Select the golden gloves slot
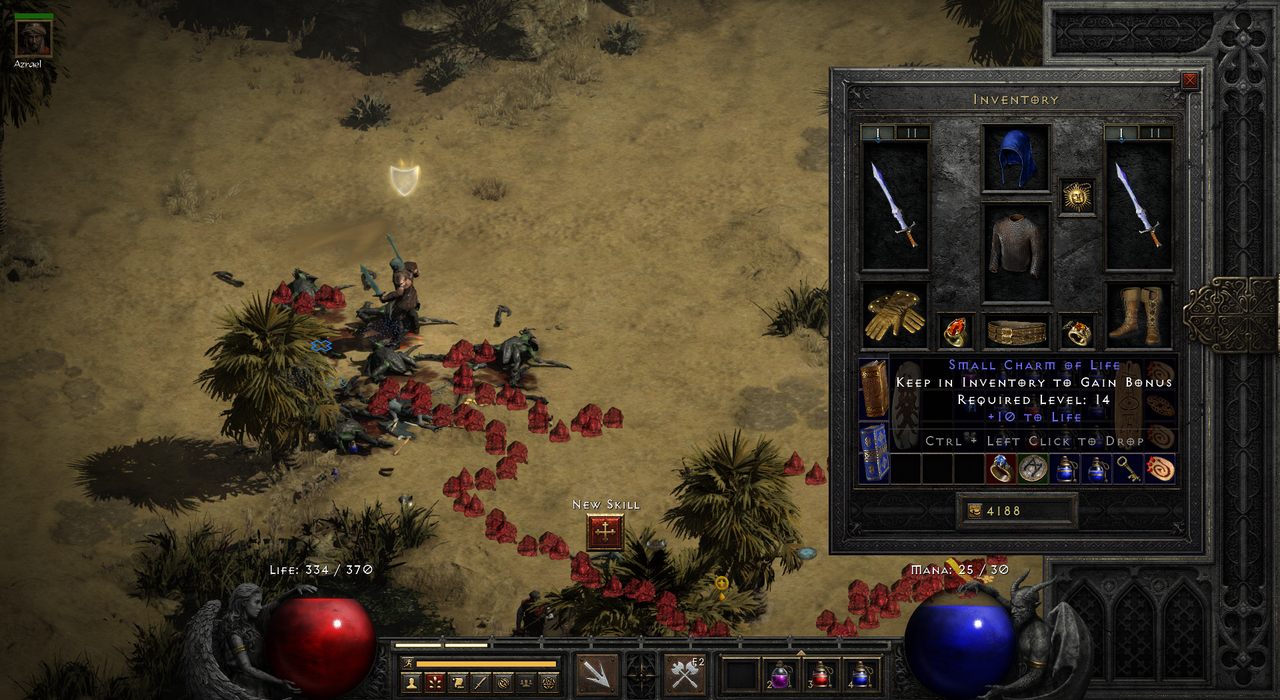The height and width of the screenshot is (700, 1280). coord(894,315)
